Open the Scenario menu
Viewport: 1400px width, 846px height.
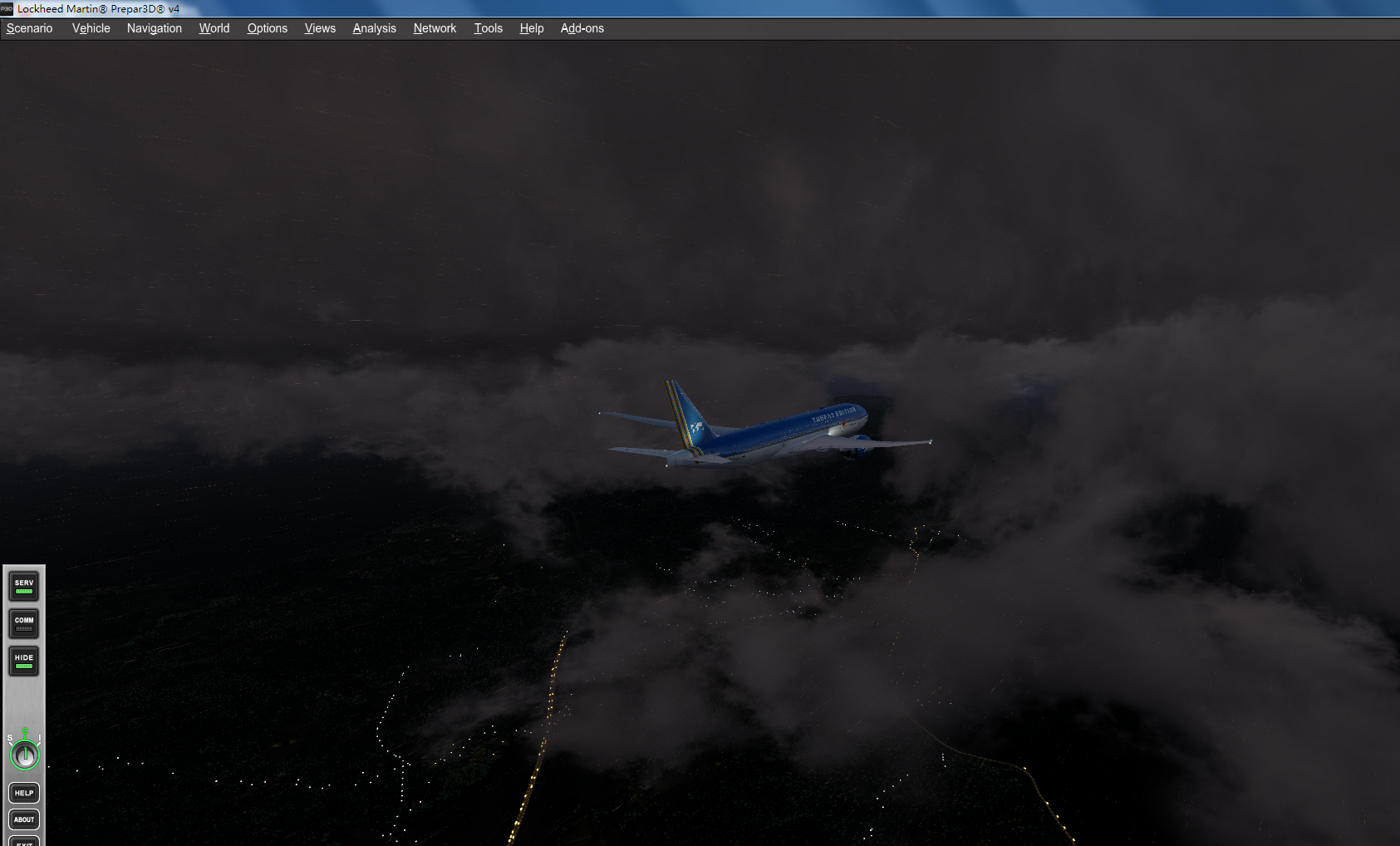[x=29, y=27]
